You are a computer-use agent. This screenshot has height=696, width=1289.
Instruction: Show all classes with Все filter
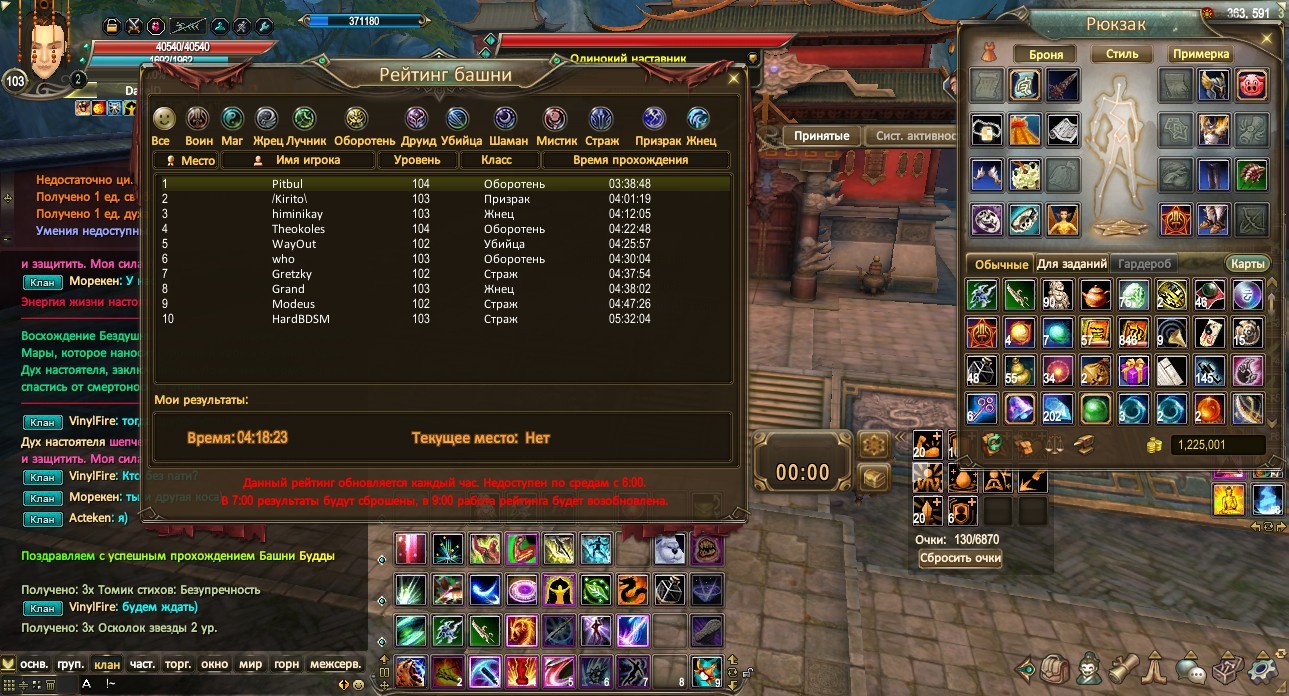pos(162,119)
